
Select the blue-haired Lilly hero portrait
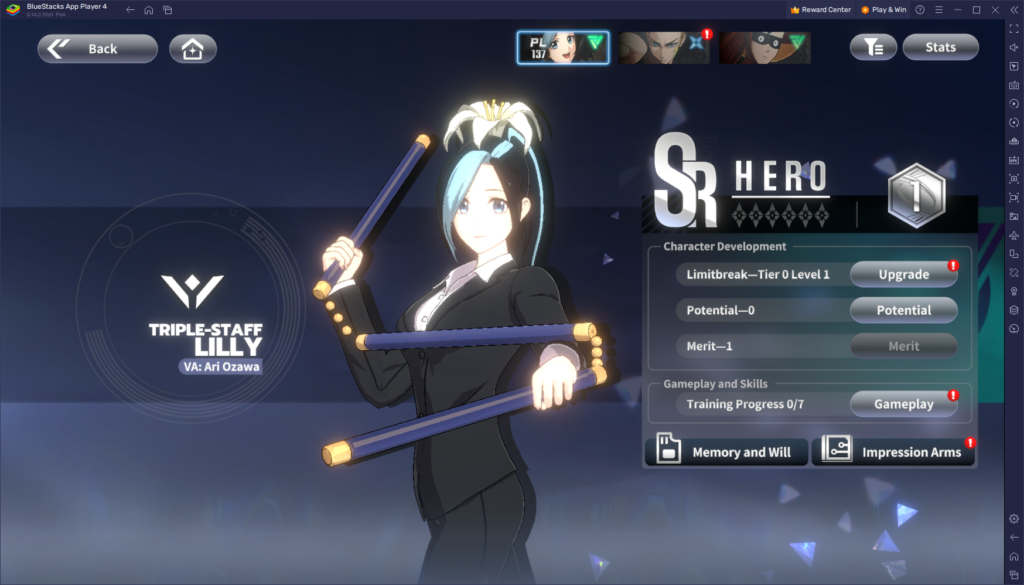pyautogui.click(x=562, y=47)
